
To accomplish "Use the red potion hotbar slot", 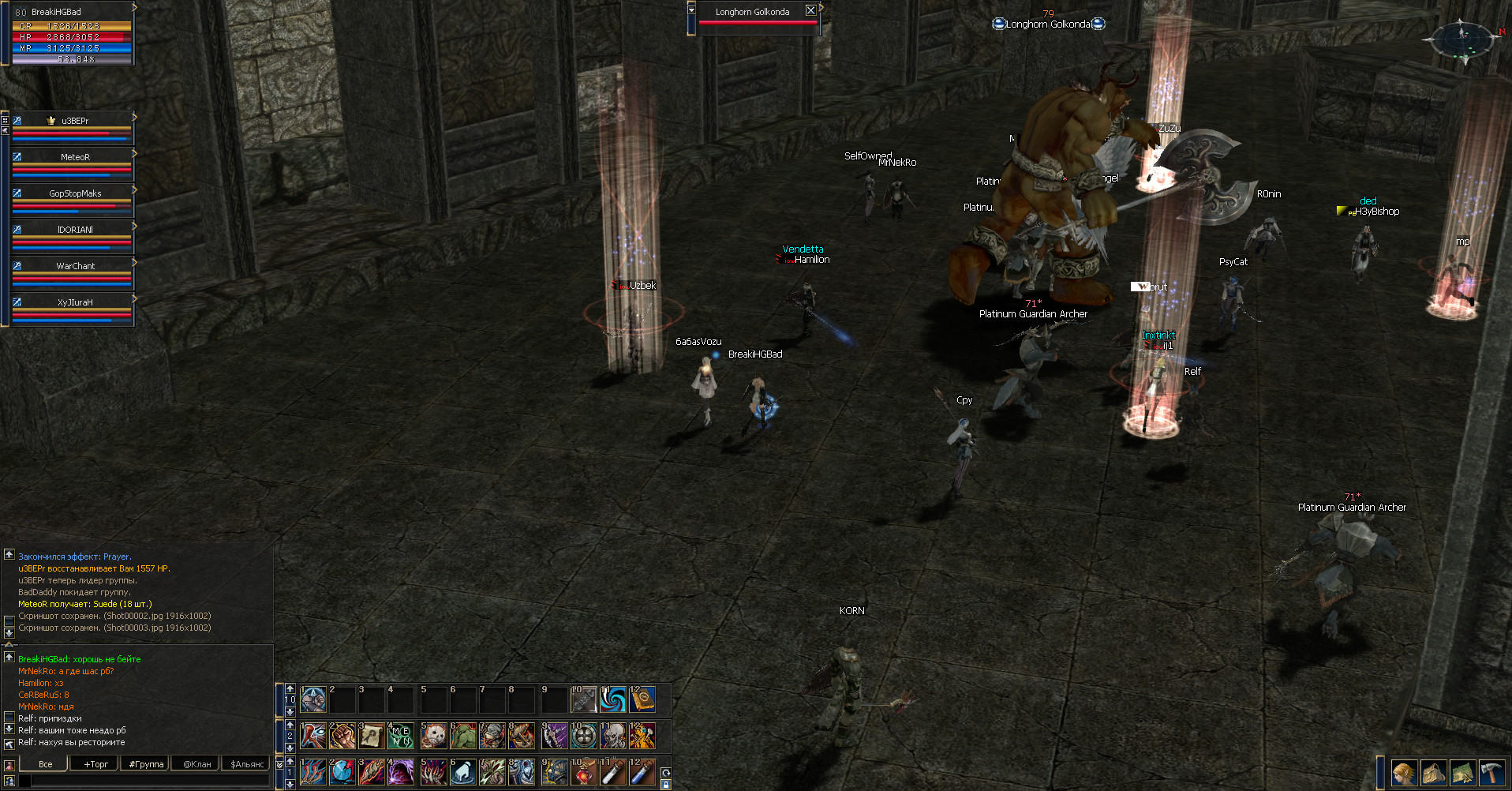I will click(x=583, y=772).
